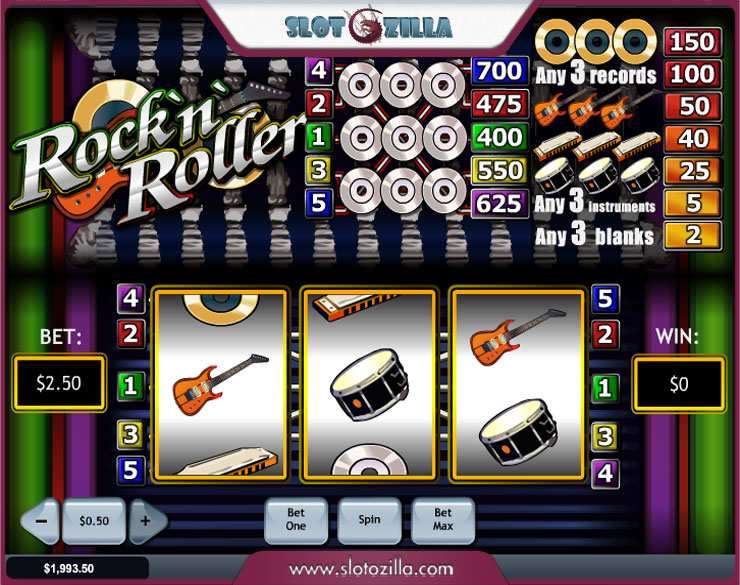Place the maximum bet with Bet Max

pos(442,520)
